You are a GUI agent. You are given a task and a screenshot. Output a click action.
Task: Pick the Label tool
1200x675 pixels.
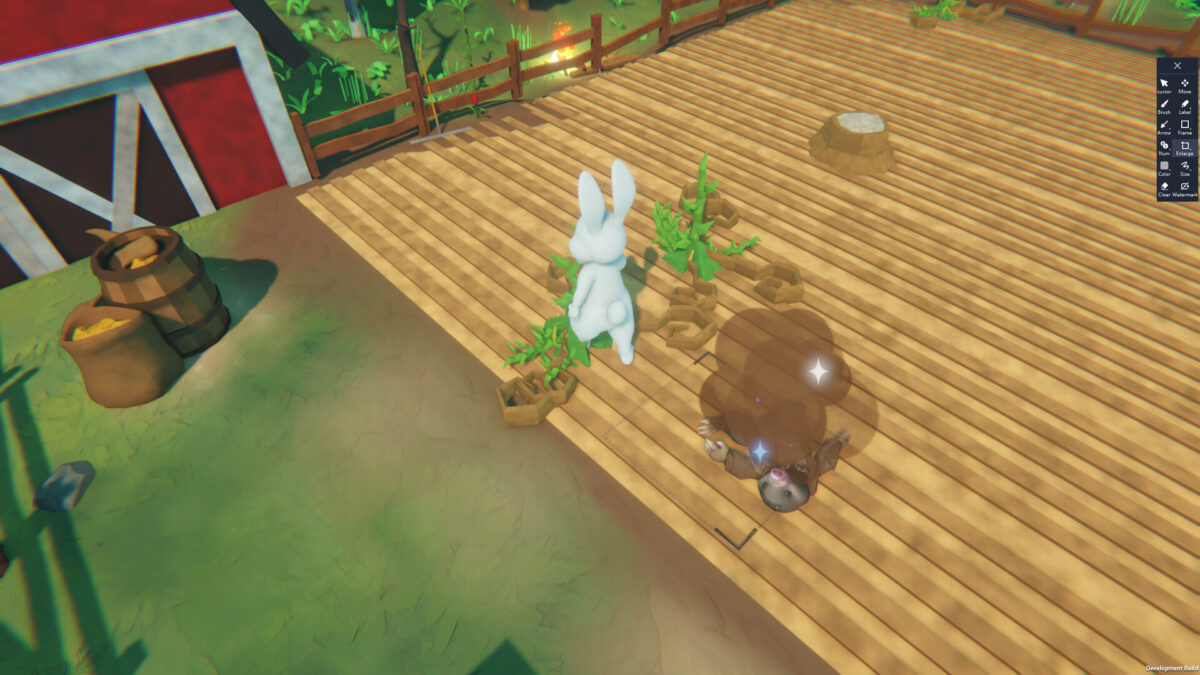coord(1185,105)
